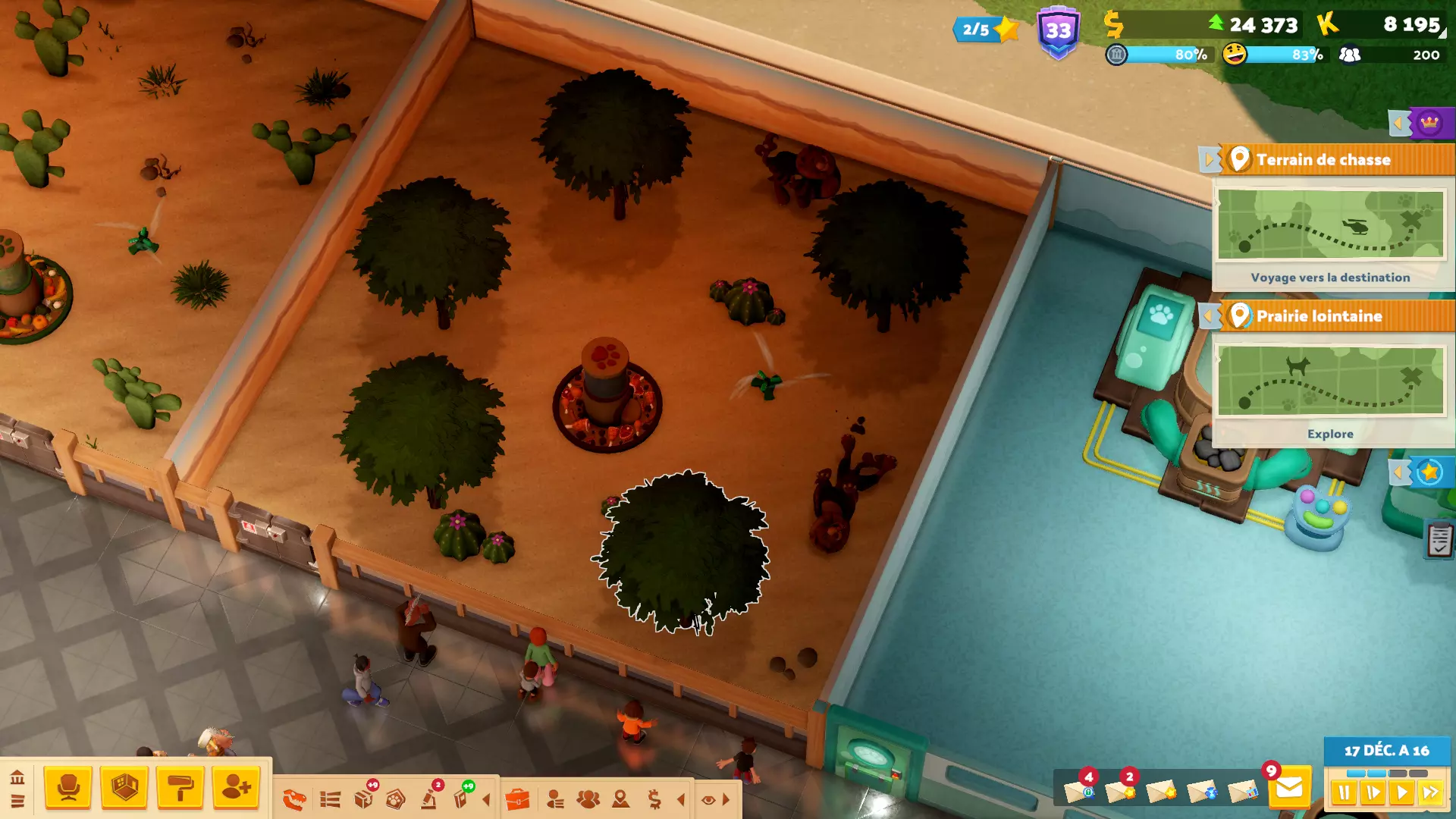Open the museum building icon menu
This screenshot has height=819, width=1456.
pos(17,777)
